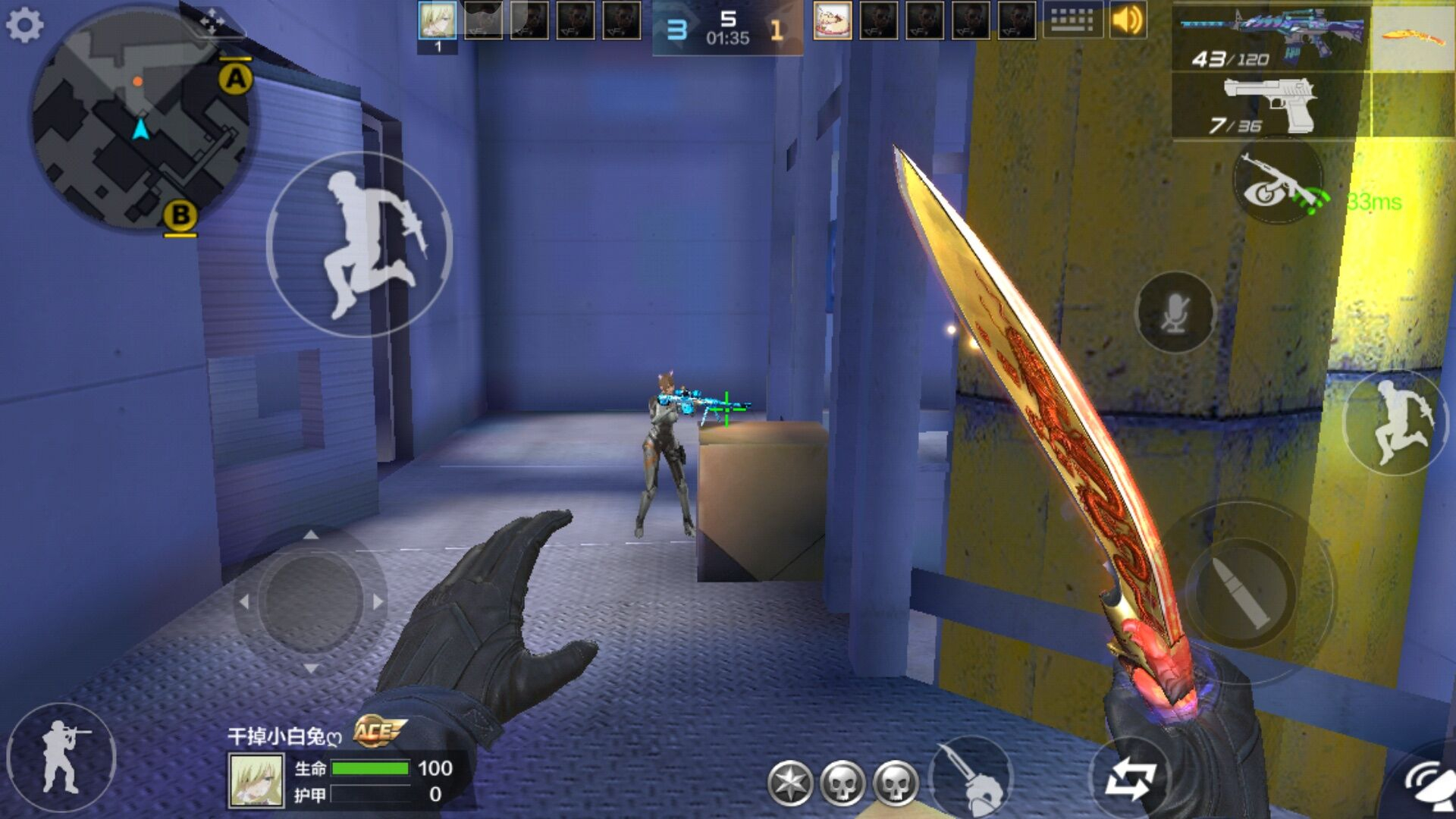Open the settings gear
The height and width of the screenshot is (819, 1456).
click(24, 25)
